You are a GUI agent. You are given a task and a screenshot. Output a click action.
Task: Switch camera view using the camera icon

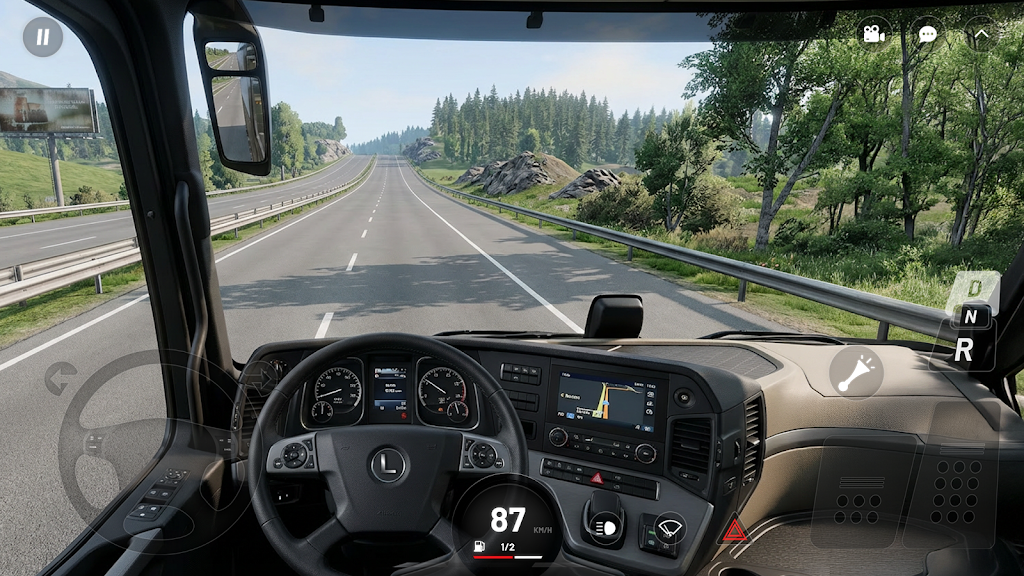(x=874, y=34)
